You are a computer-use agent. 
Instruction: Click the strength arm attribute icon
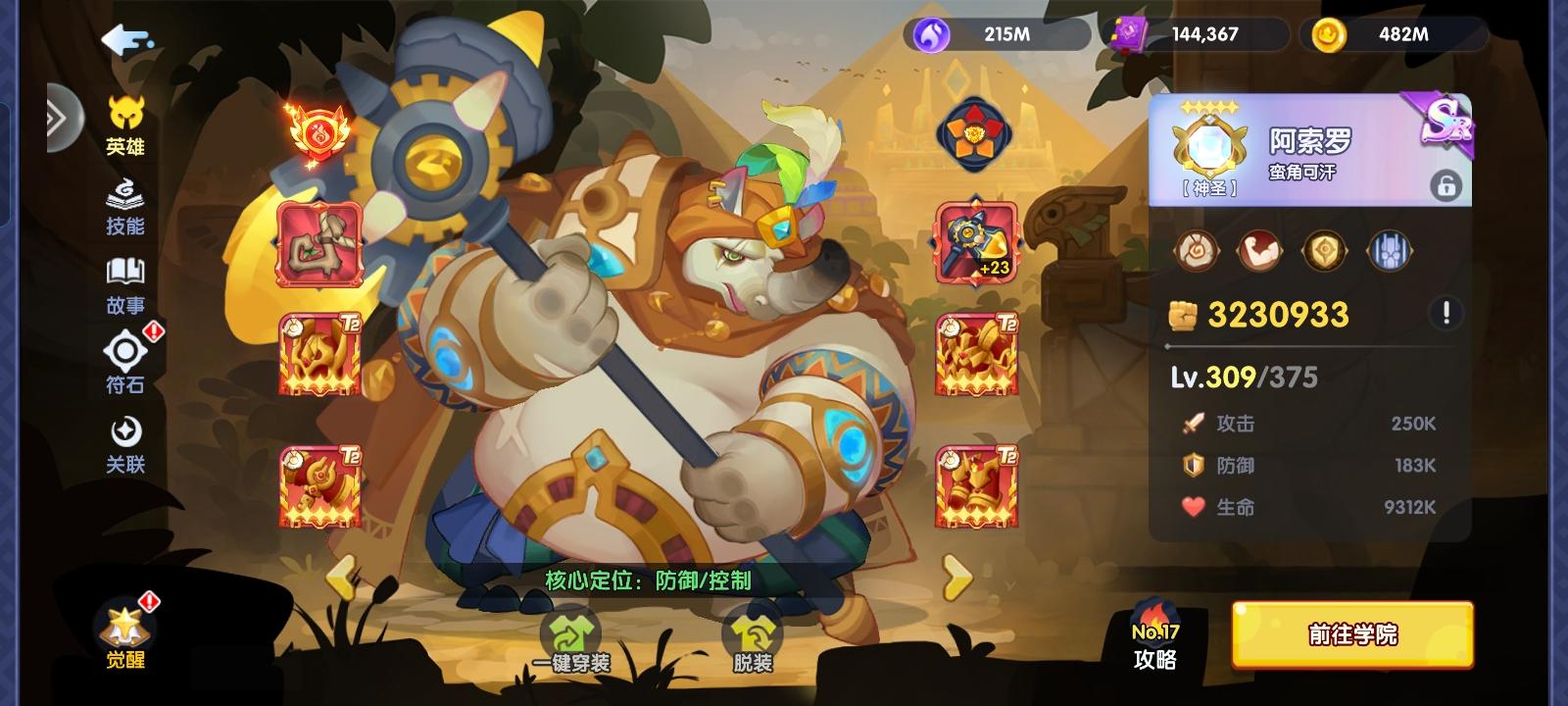click(1262, 250)
